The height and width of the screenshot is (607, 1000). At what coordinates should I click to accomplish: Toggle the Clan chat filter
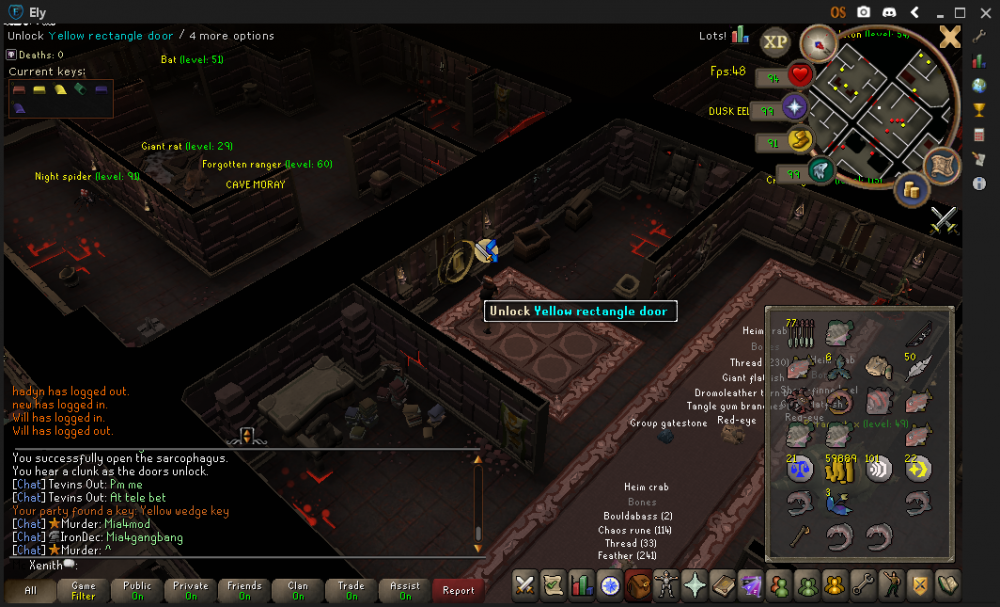tap(298, 590)
